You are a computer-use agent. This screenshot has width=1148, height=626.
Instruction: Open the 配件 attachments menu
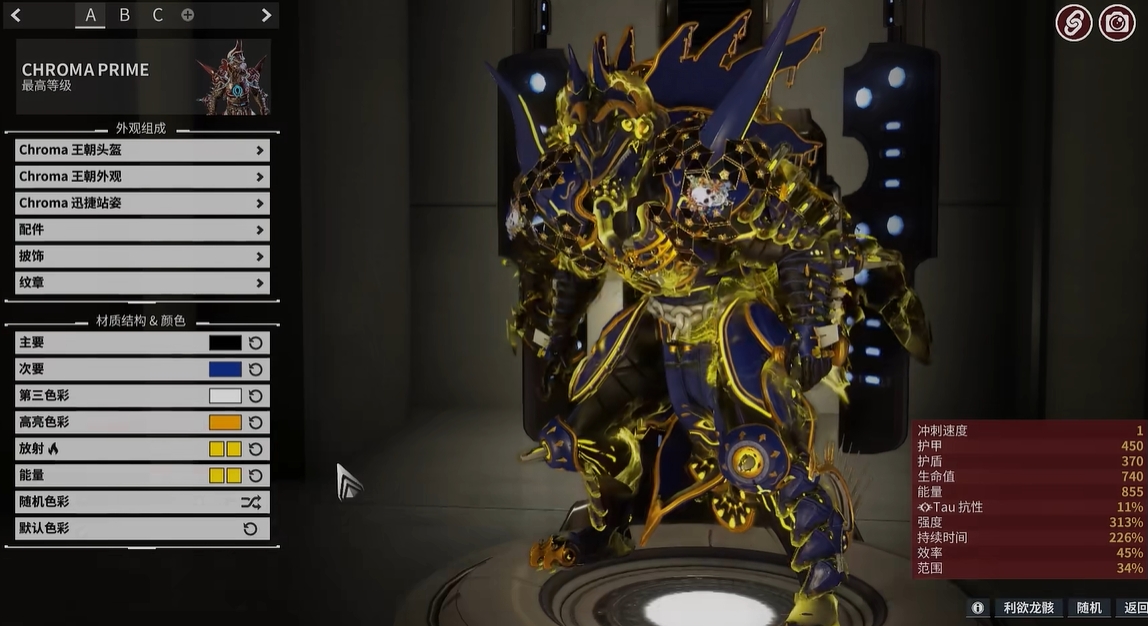142,230
